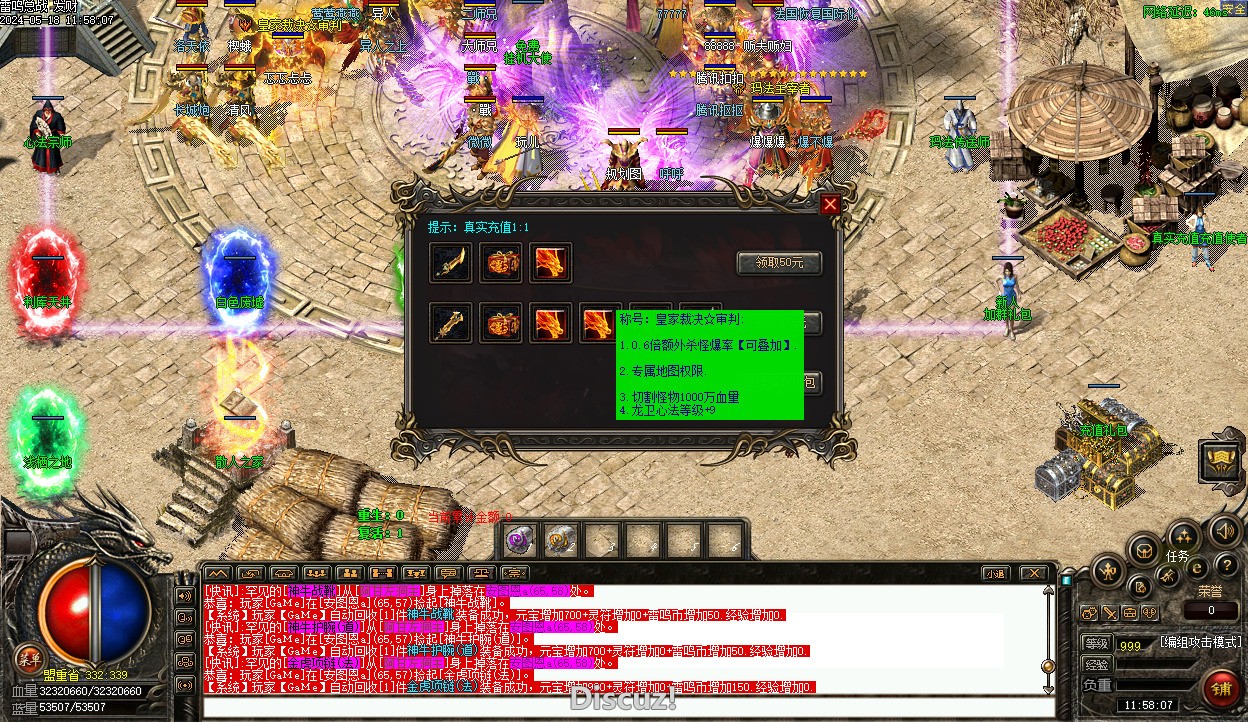
Task: Click the level (等级) button
Action: 1096,644
